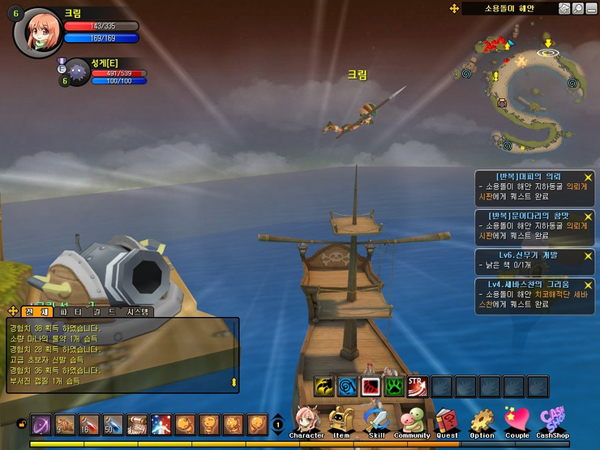
Task: Activate the STR buff skill icon
Action: coord(417,386)
